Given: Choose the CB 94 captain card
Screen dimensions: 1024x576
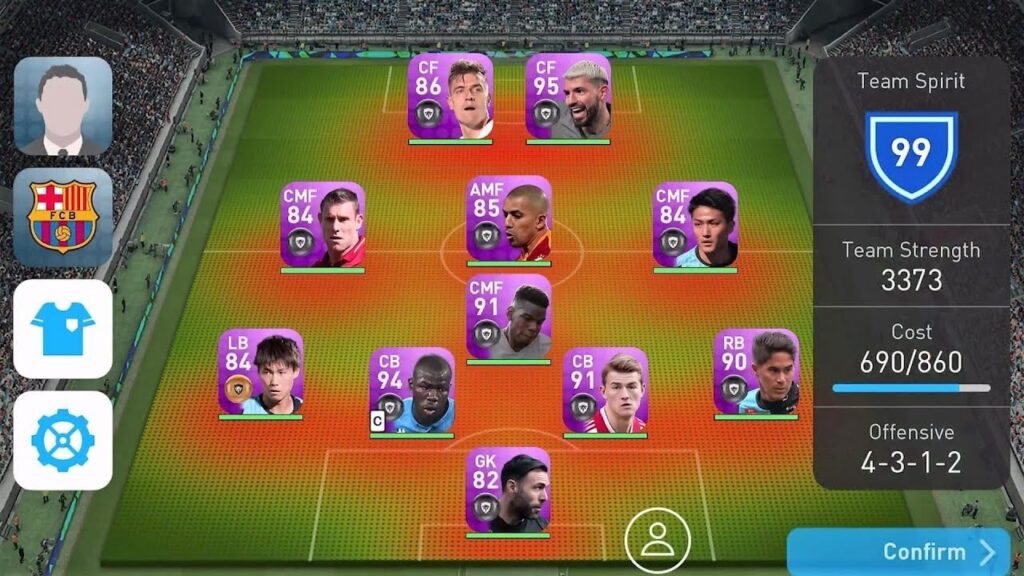Looking at the screenshot, I should click(x=411, y=391).
